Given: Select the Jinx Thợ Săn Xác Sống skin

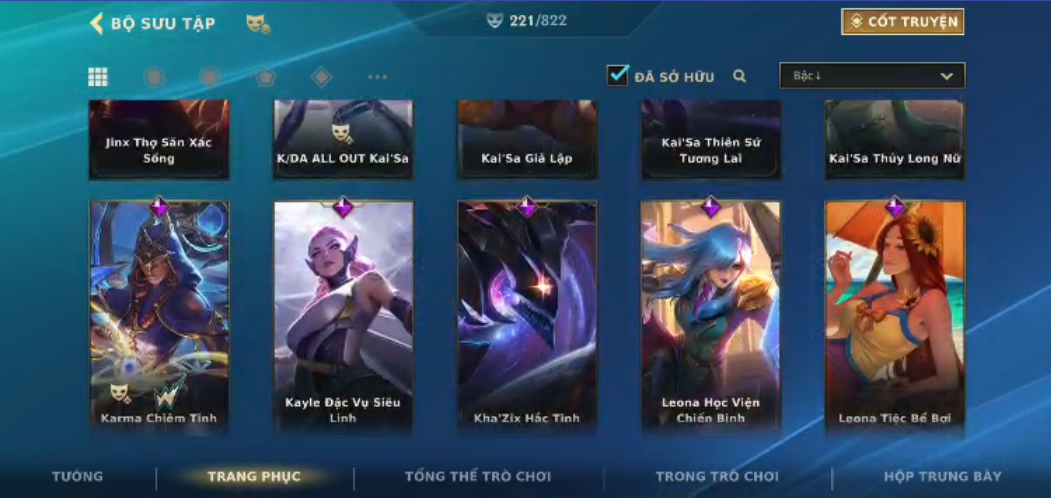Looking at the screenshot, I should (159, 140).
